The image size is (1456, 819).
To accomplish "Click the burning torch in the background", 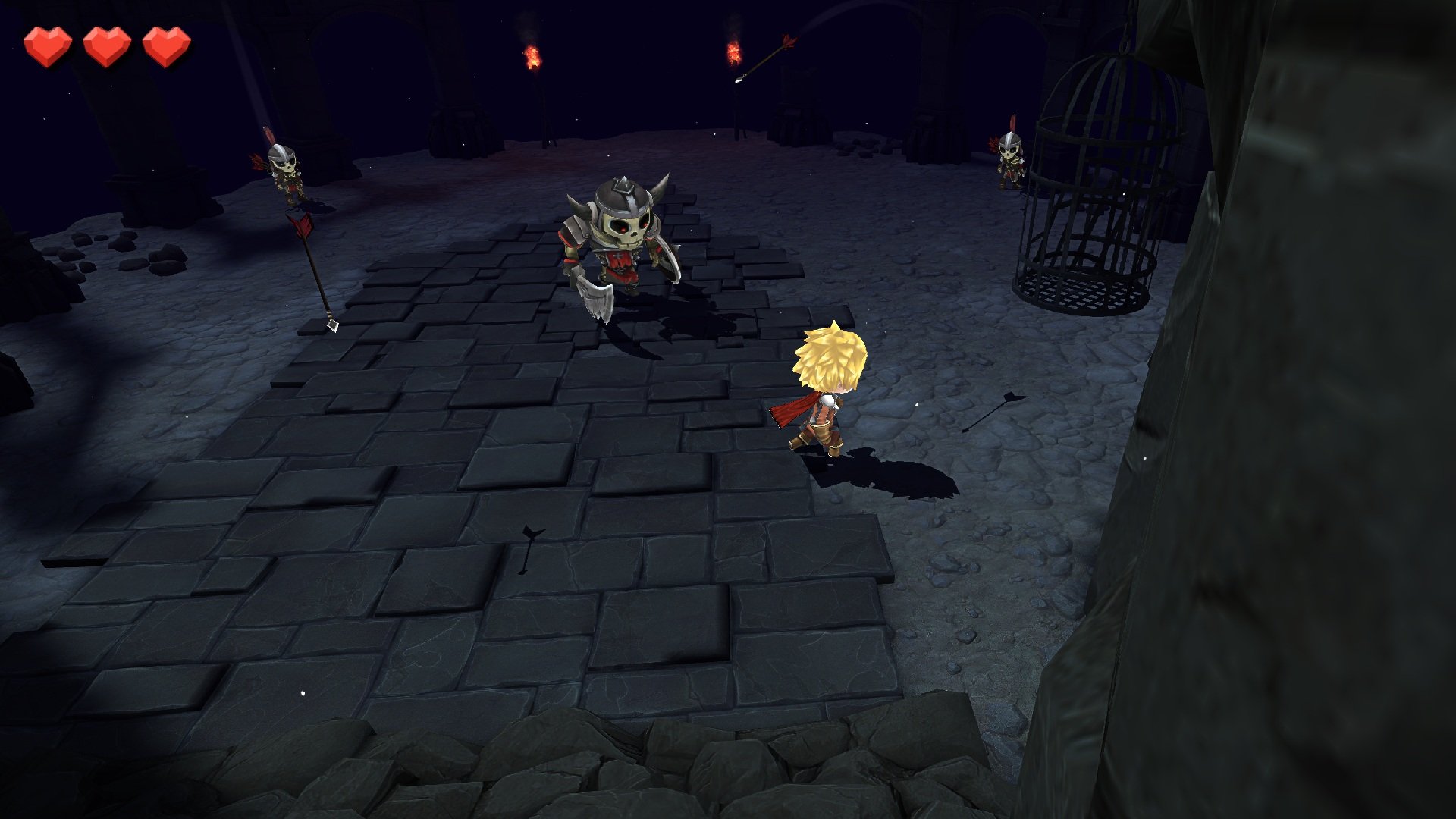I will pos(531,57).
